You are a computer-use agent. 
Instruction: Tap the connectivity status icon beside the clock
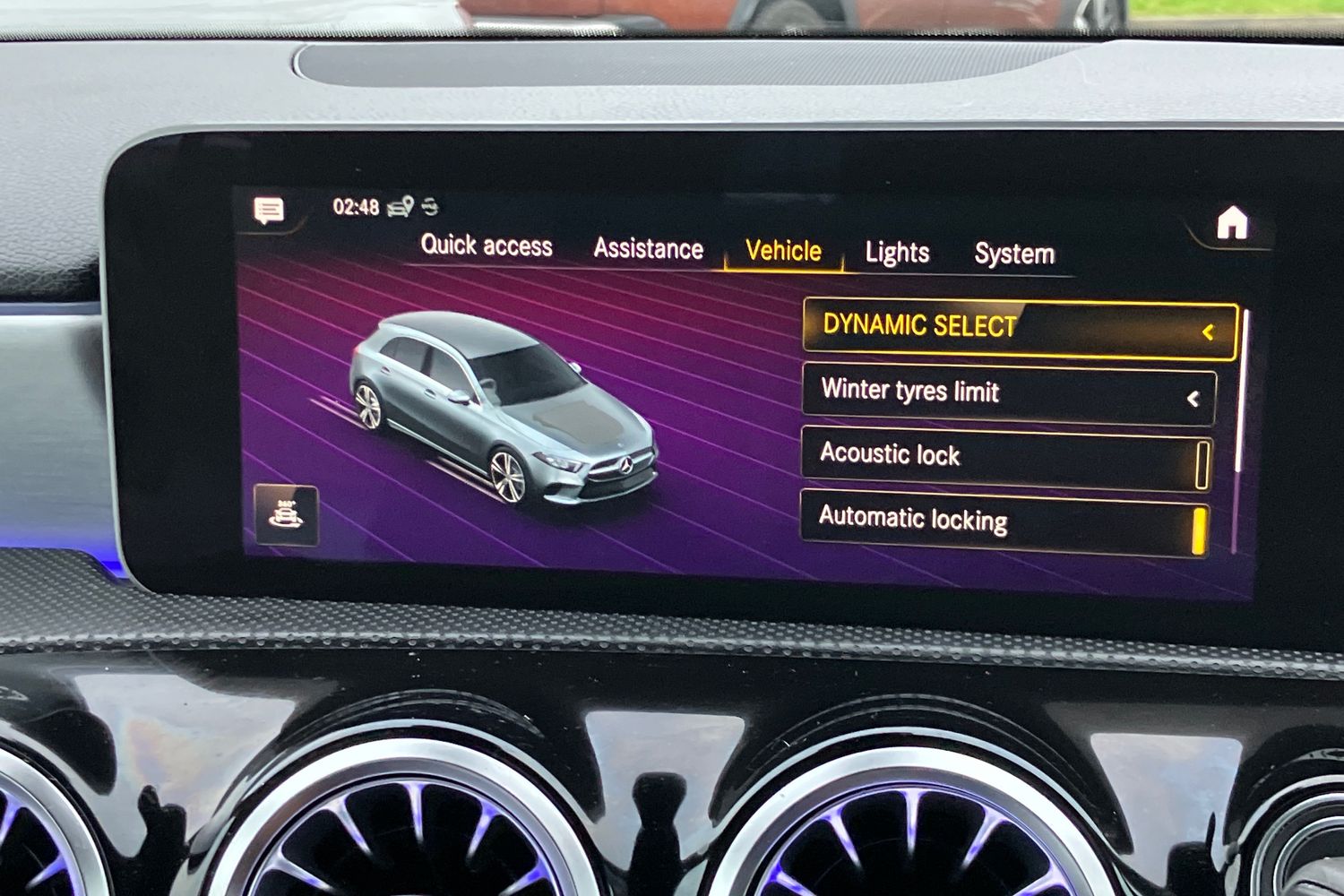tap(432, 206)
